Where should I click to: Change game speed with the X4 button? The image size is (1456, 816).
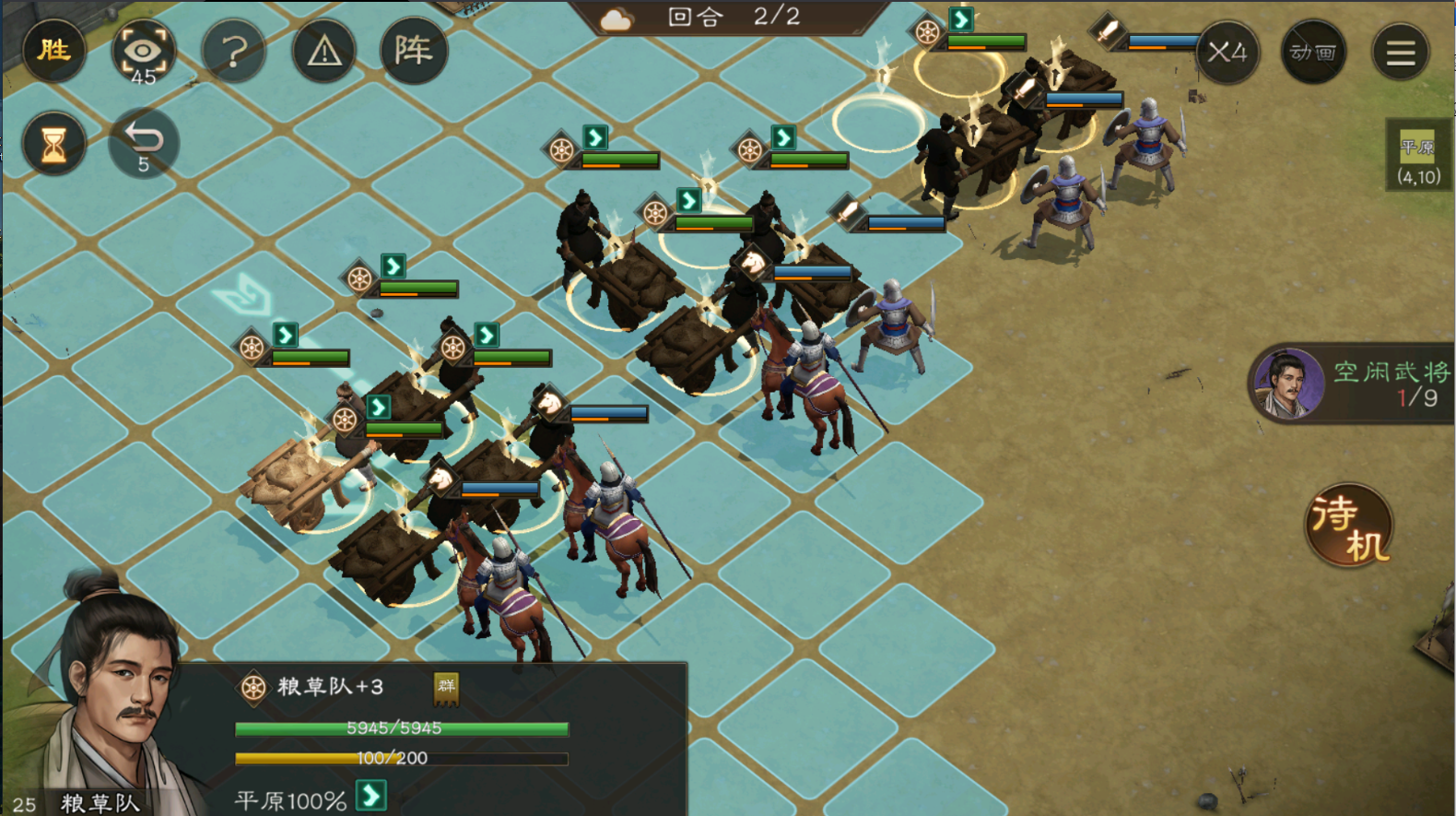1227,52
